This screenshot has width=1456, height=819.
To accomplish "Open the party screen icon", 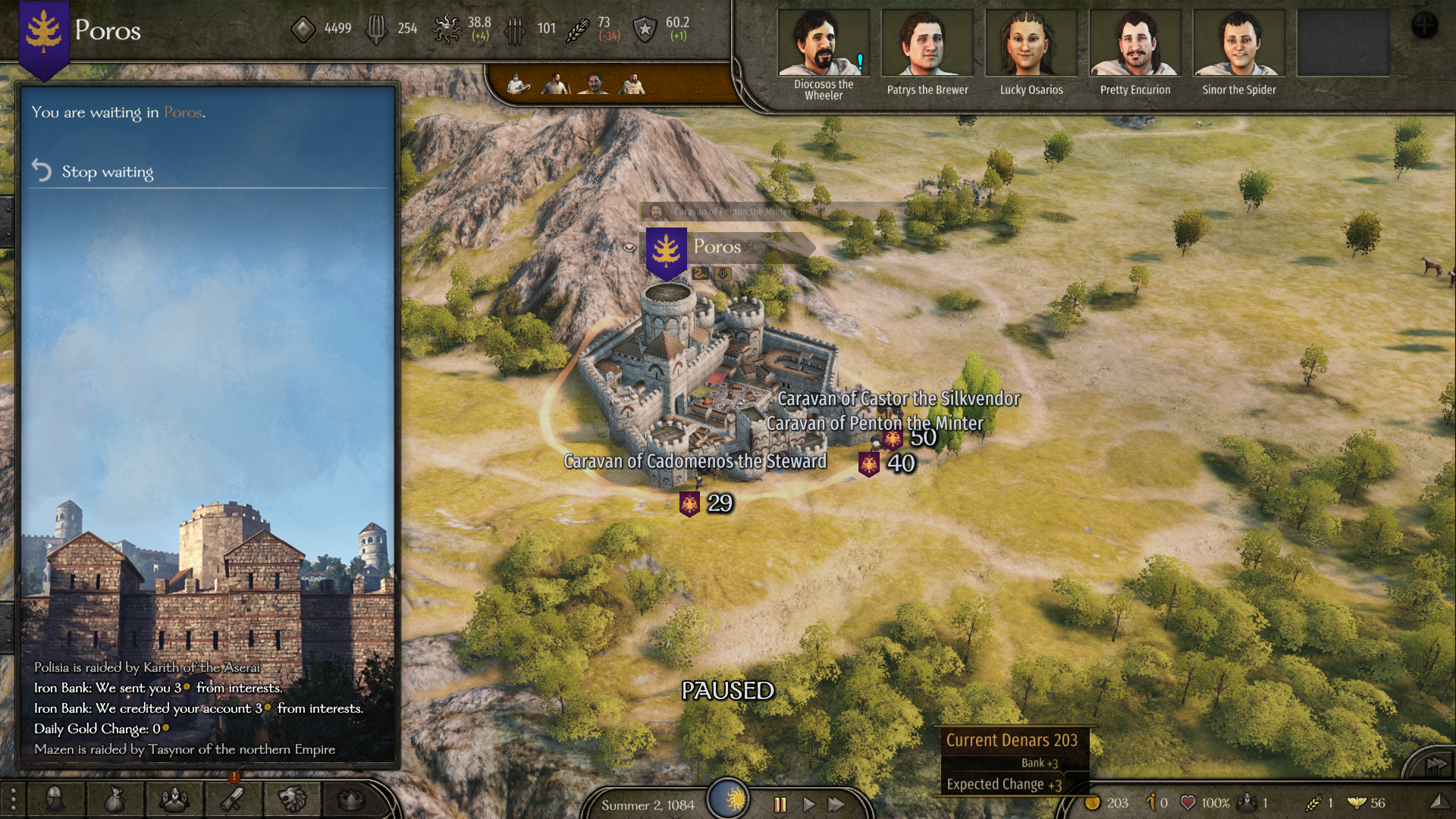I will point(174,799).
